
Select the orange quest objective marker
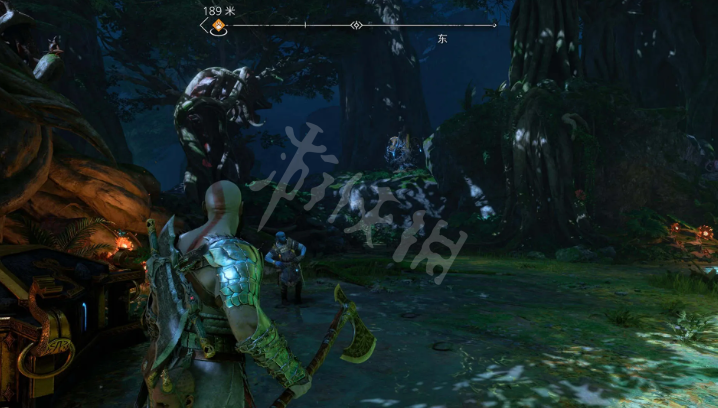tap(217, 26)
